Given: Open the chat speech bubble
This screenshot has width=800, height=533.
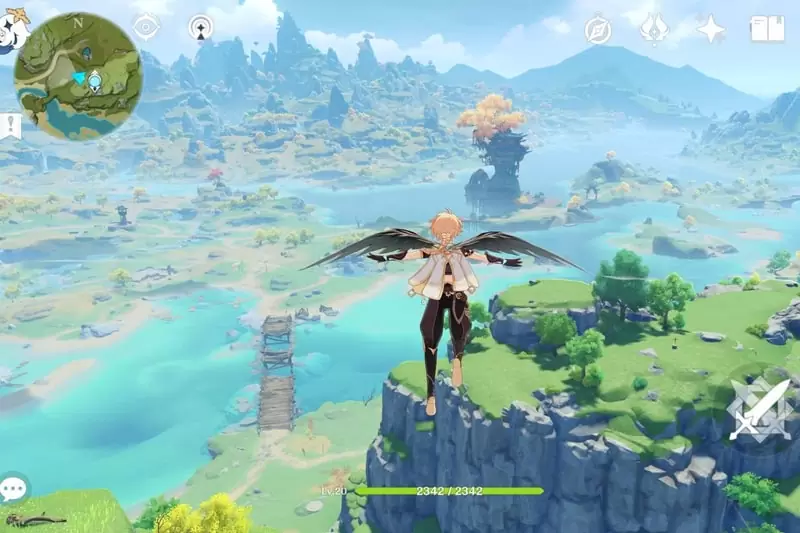Looking at the screenshot, I should pyautogui.click(x=13, y=489).
